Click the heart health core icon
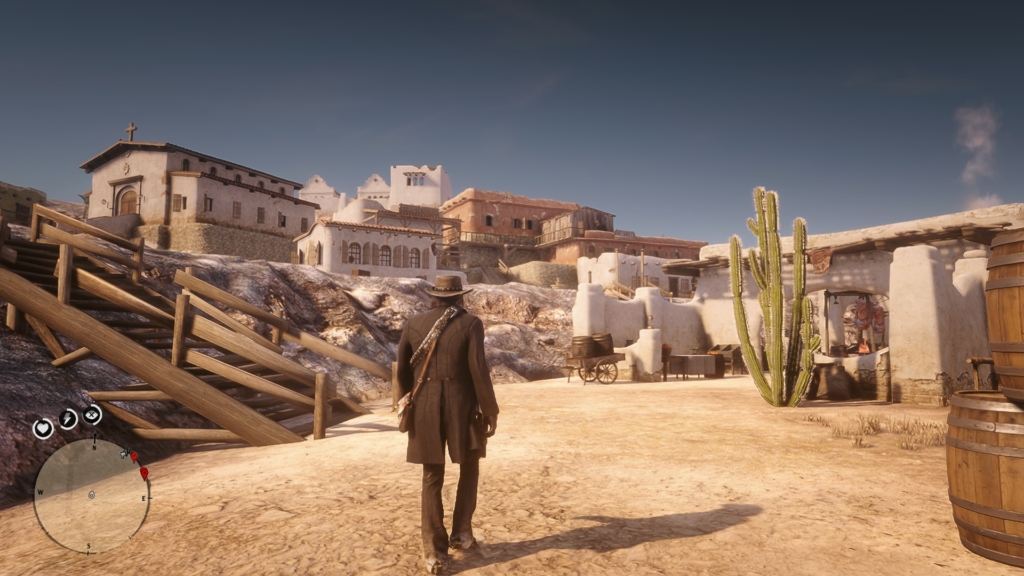The image size is (1024, 576). tap(43, 428)
